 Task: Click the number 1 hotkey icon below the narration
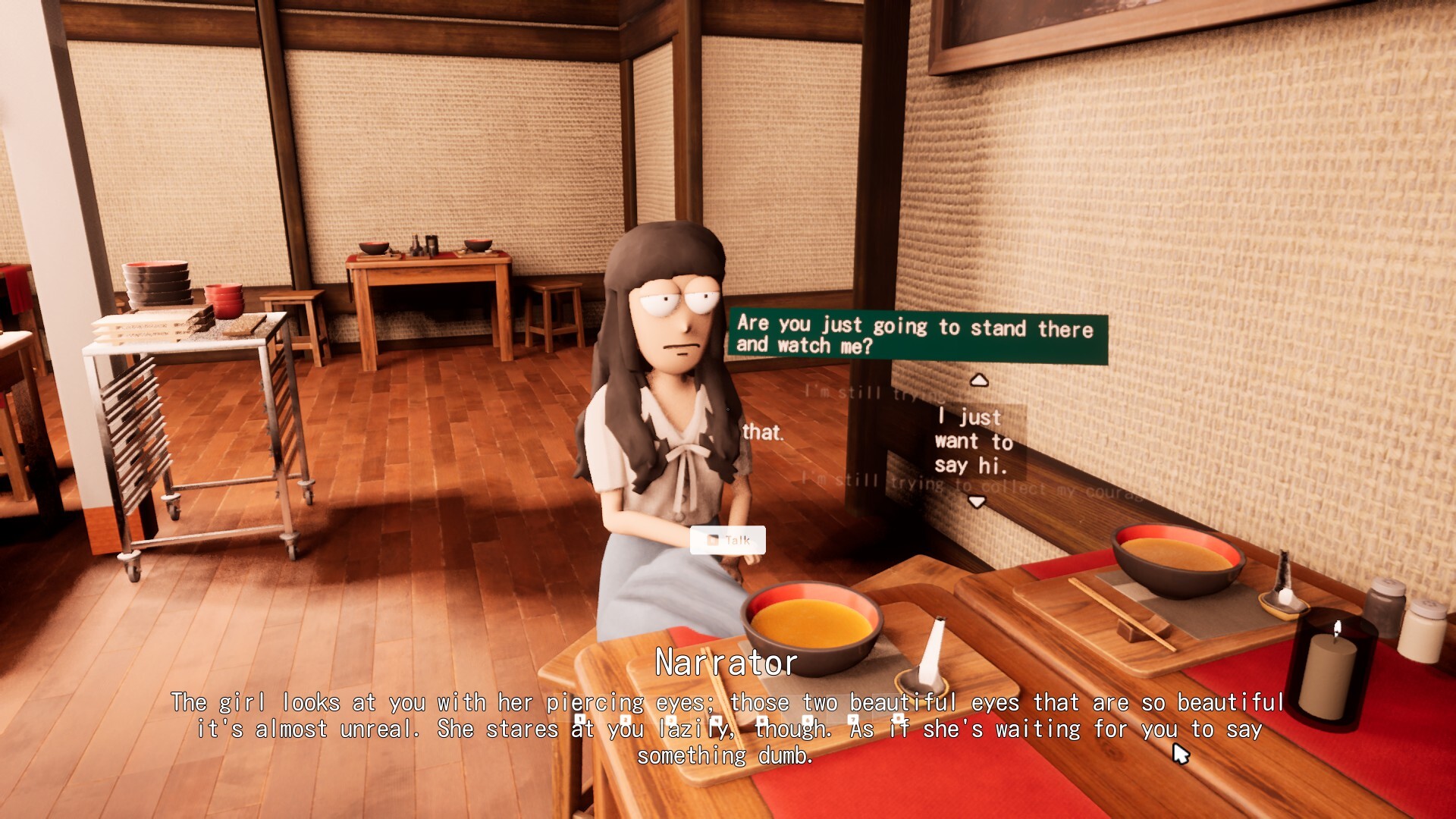click(x=579, y=719)
